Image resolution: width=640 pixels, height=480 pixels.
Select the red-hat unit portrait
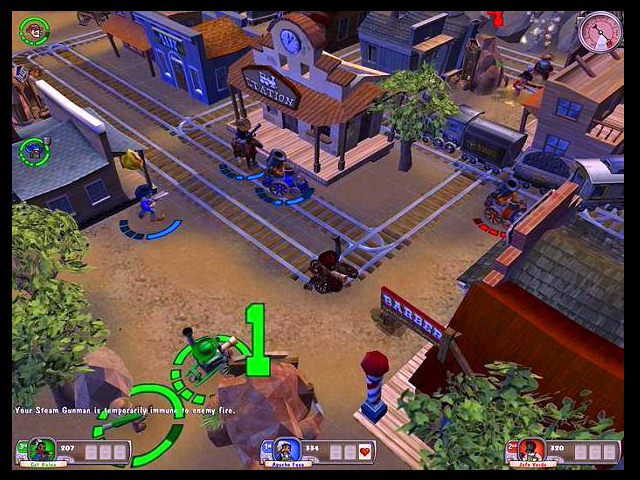pos(34,31)
